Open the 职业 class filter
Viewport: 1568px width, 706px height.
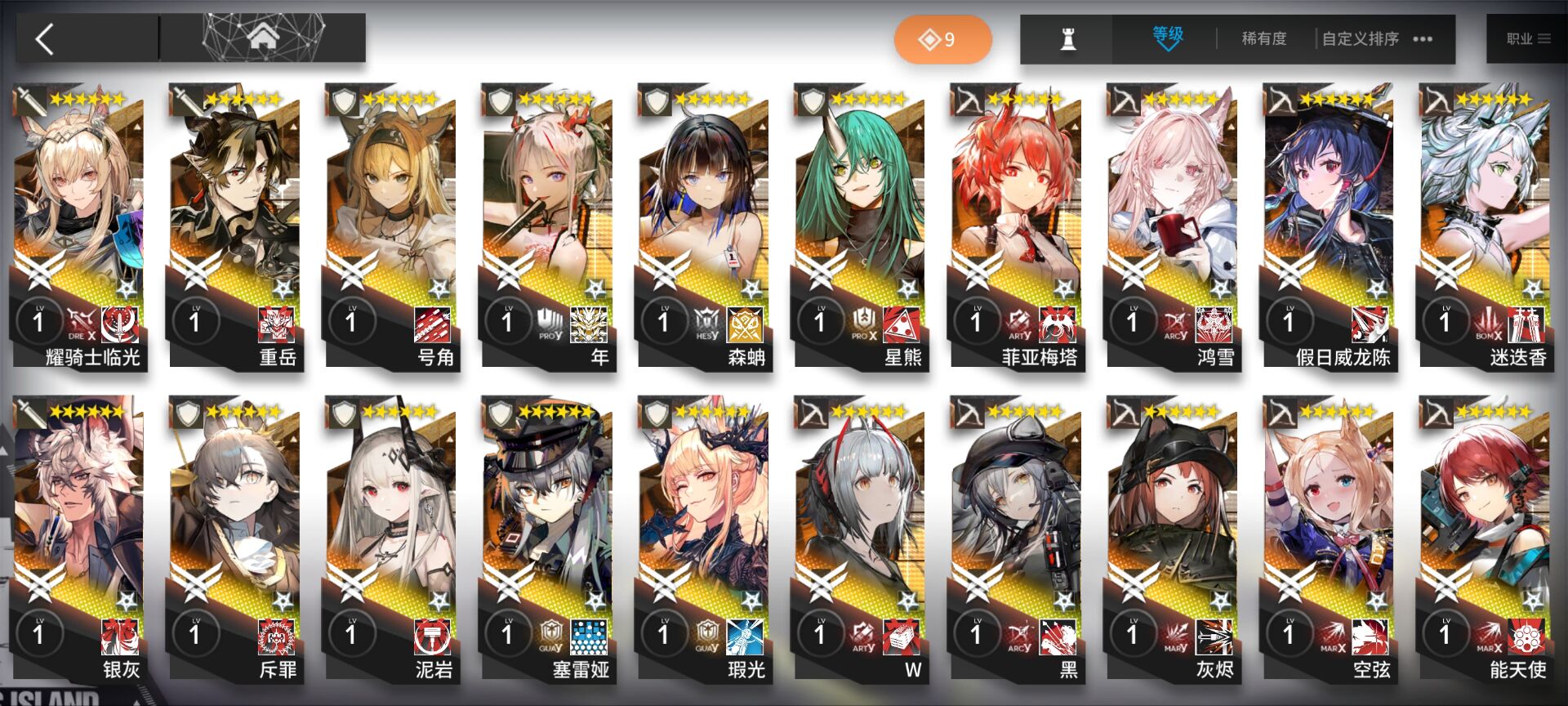pyautogui.click(x=1526, y=38)
